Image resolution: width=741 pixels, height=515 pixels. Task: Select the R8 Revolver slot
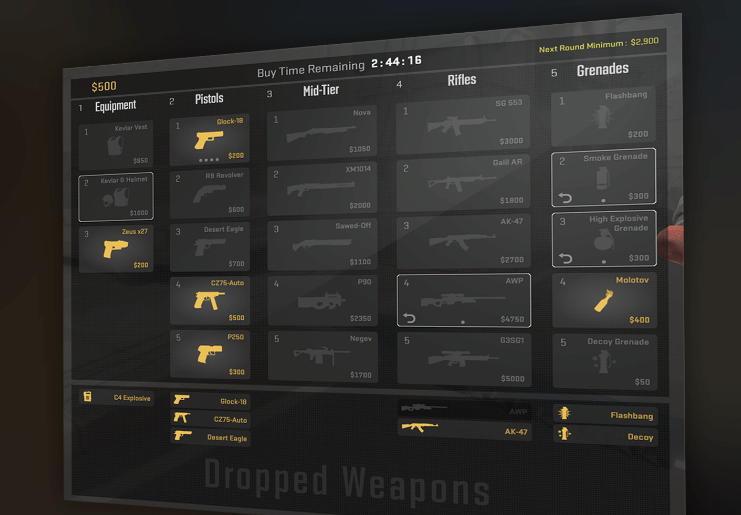pos(209,193)
